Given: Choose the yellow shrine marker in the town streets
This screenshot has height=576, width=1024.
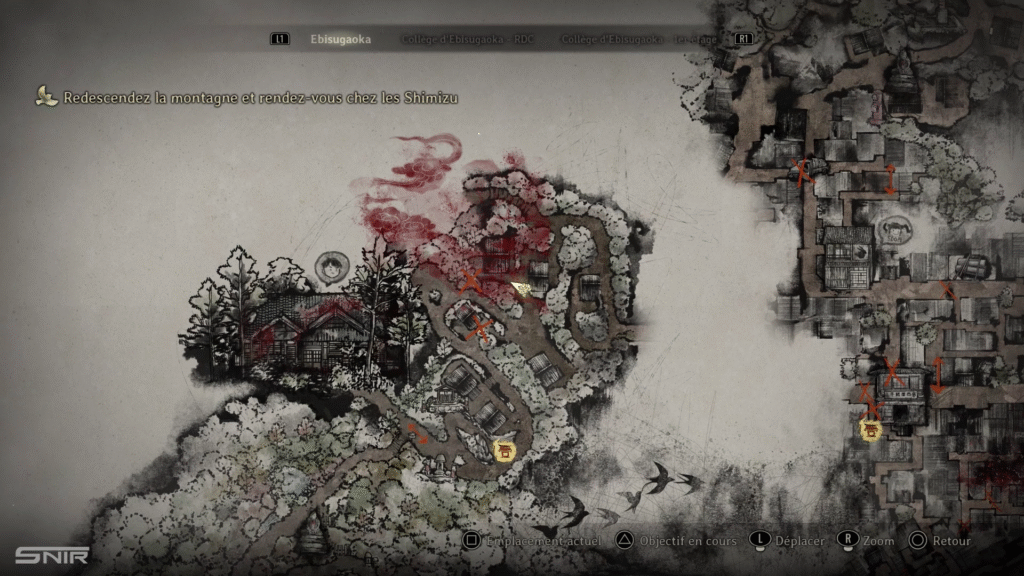Looking at the screenshot, I should (872, 430).
